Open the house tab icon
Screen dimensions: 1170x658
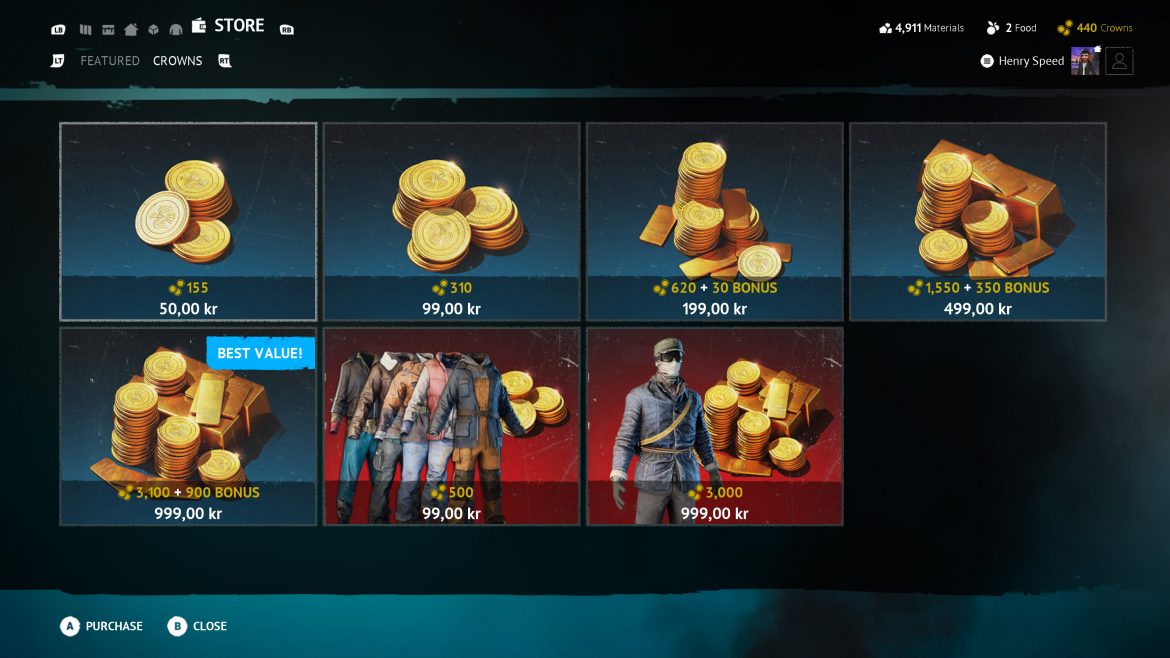[x=131, y=29]
